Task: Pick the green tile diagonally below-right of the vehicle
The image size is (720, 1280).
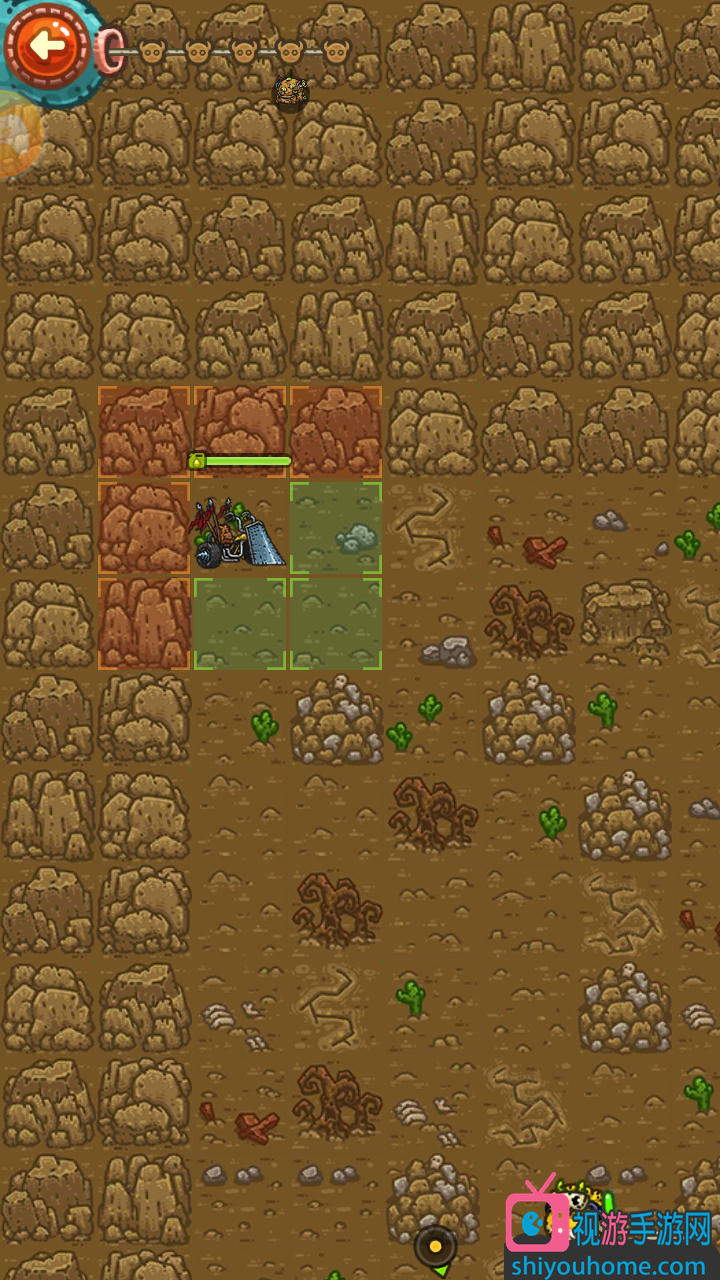Action: (x=336, y=624)
